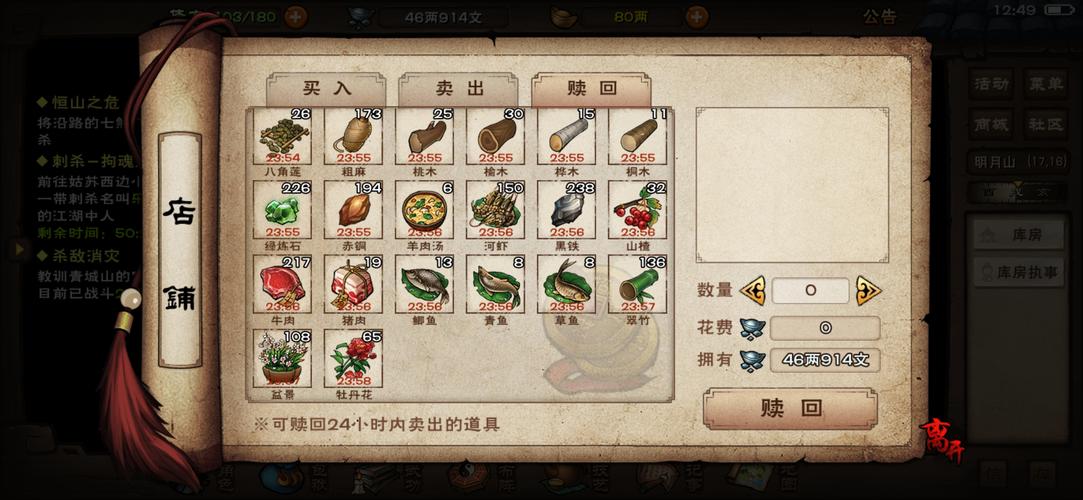Pick the 黑铁 black iron slot
Viewport: 1083px width, 500px height.
tap(566, 211)
